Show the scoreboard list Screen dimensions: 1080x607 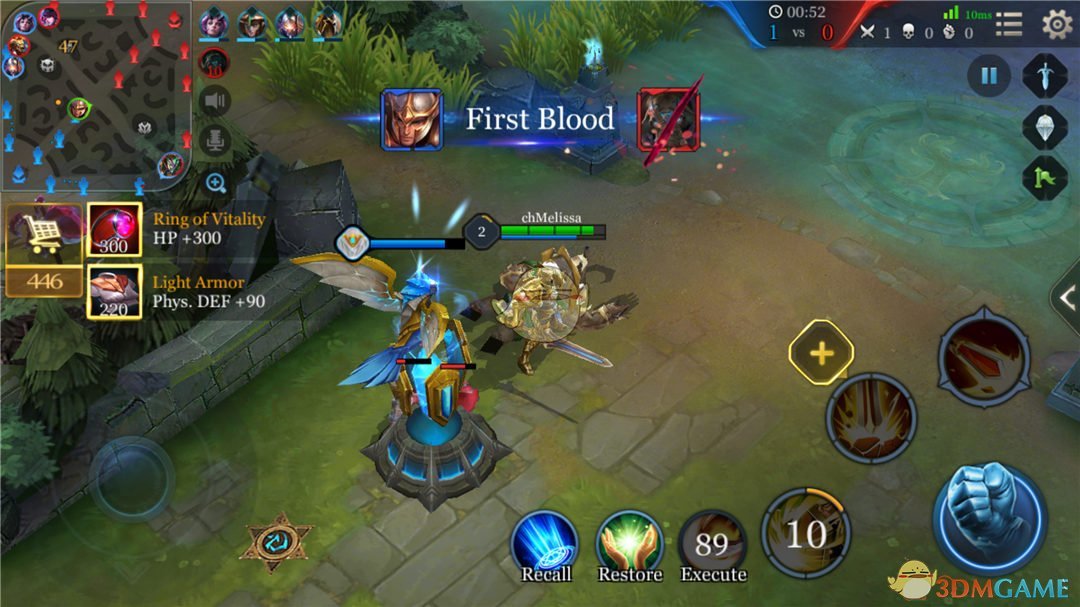pos(1009,24)
